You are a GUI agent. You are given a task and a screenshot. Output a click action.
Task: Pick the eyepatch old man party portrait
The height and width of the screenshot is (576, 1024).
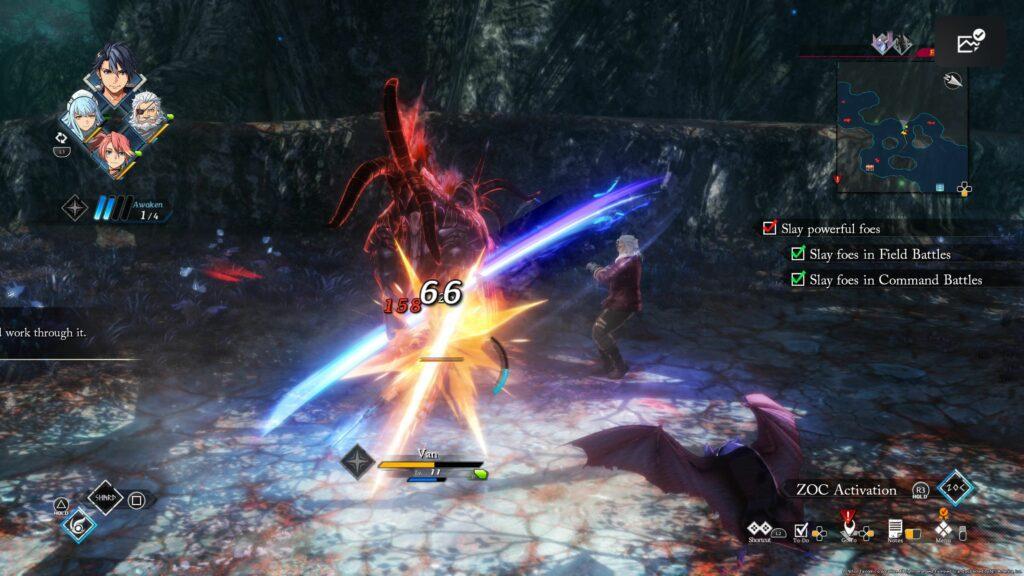click(148, 112)
